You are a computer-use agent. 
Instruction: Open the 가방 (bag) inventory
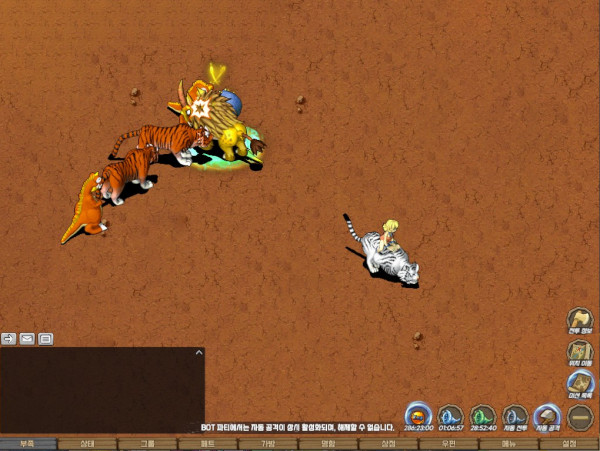click(x=268, y=443)
